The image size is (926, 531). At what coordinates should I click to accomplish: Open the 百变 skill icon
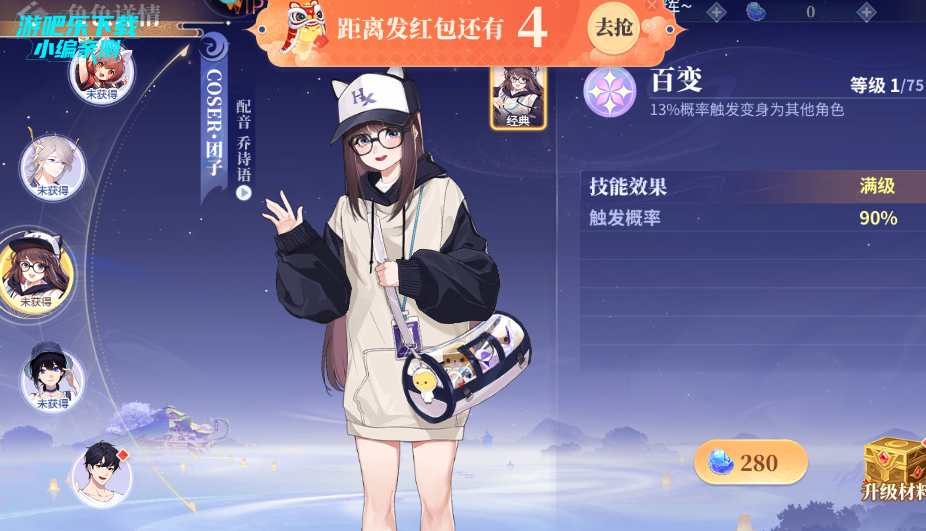click(x=610, y=91)
